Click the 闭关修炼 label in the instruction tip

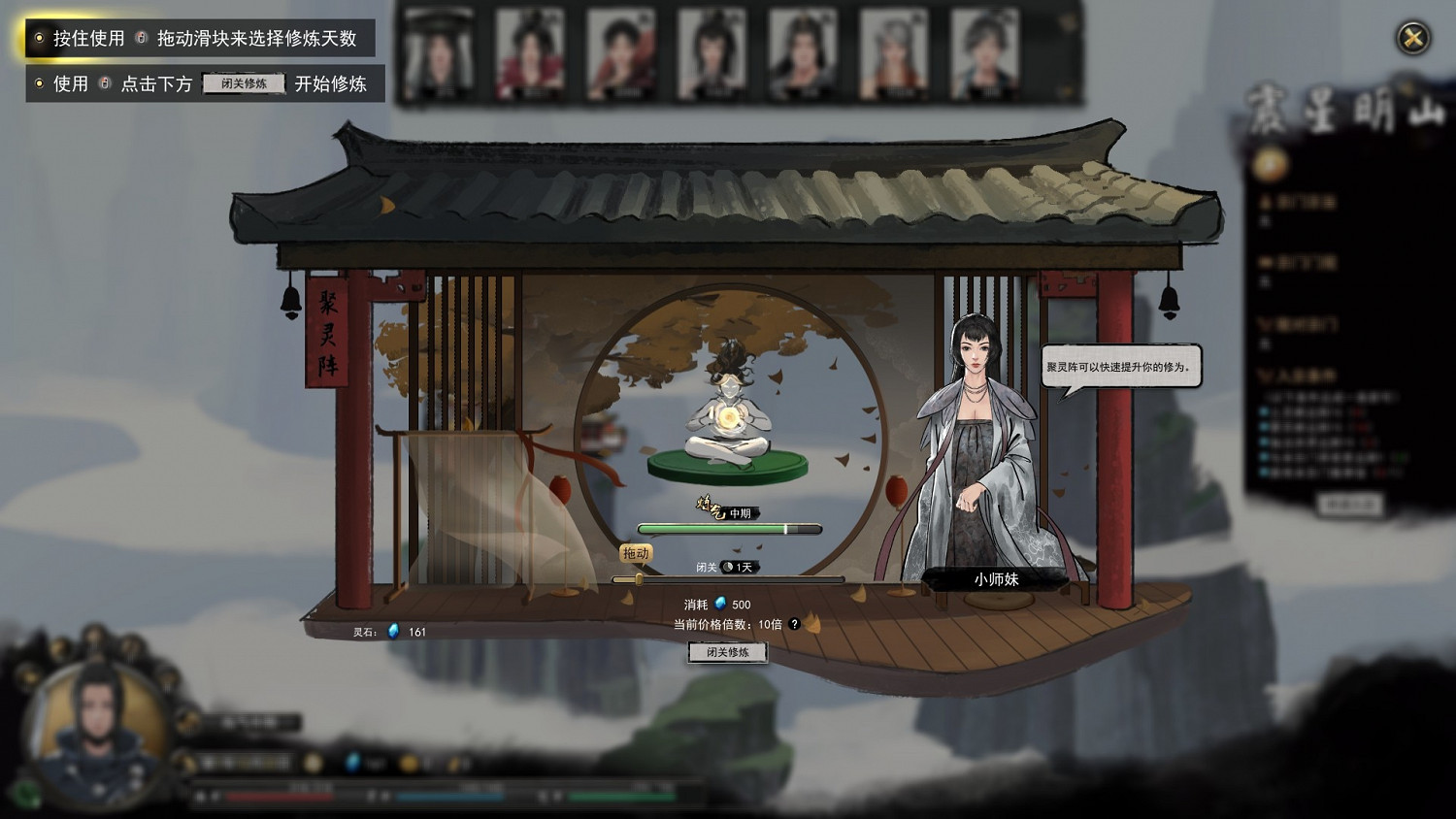(242, 83)
